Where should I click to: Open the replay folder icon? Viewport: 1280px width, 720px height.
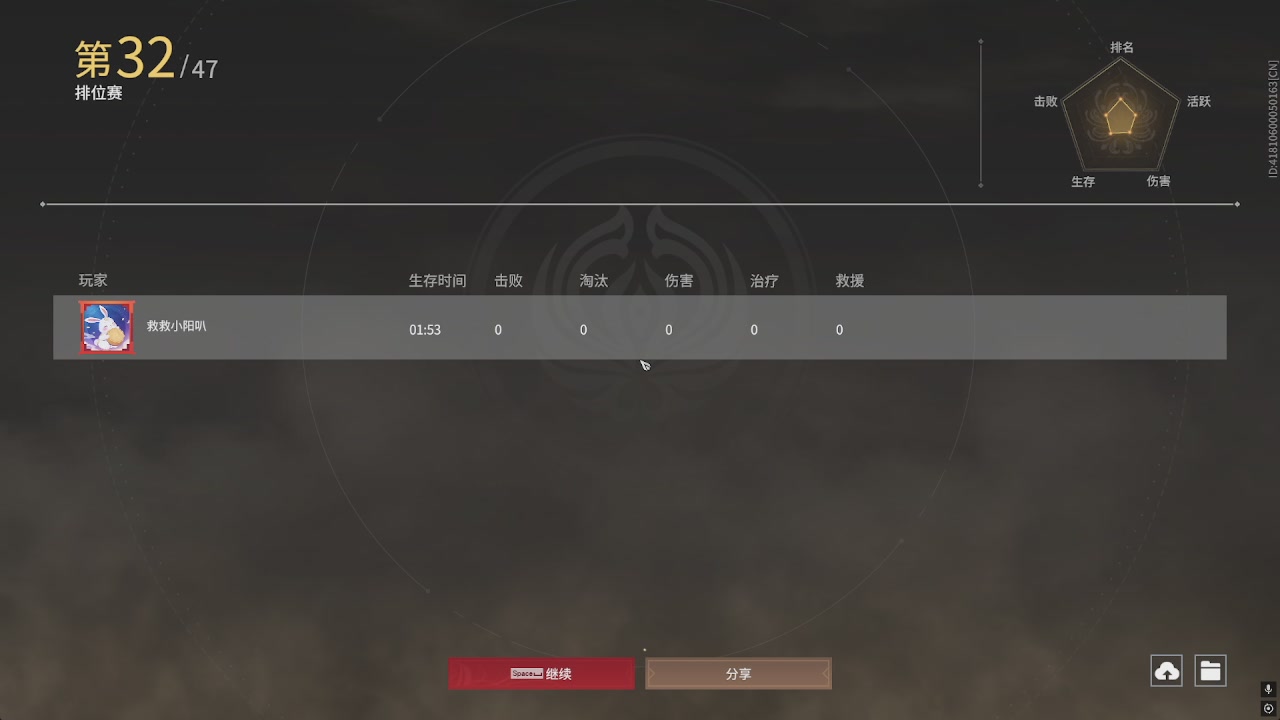(1210, 670)
